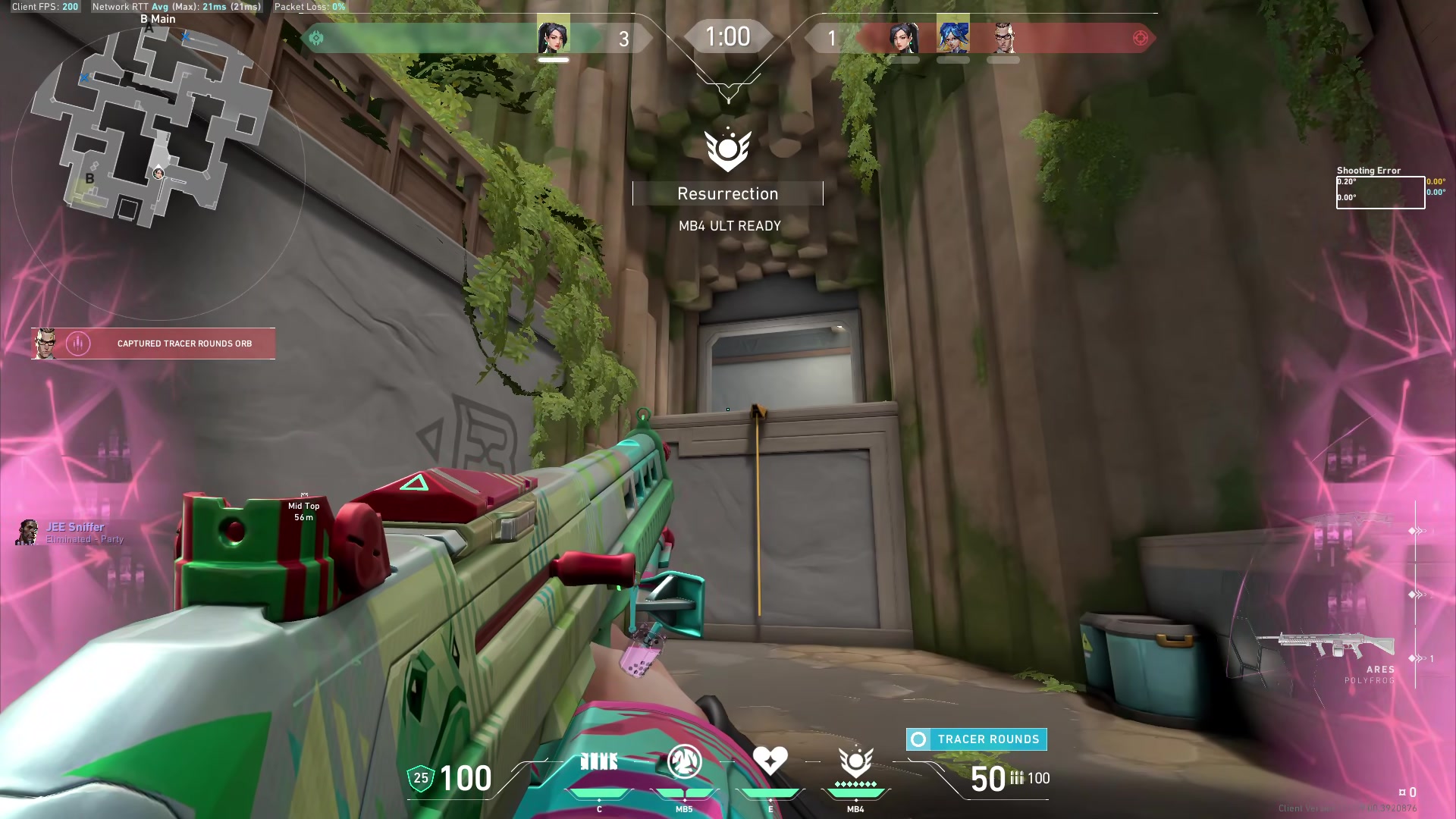Open the Captured Tracer Rounds Orb notification
1456x819 pixels.
point(153,344)
